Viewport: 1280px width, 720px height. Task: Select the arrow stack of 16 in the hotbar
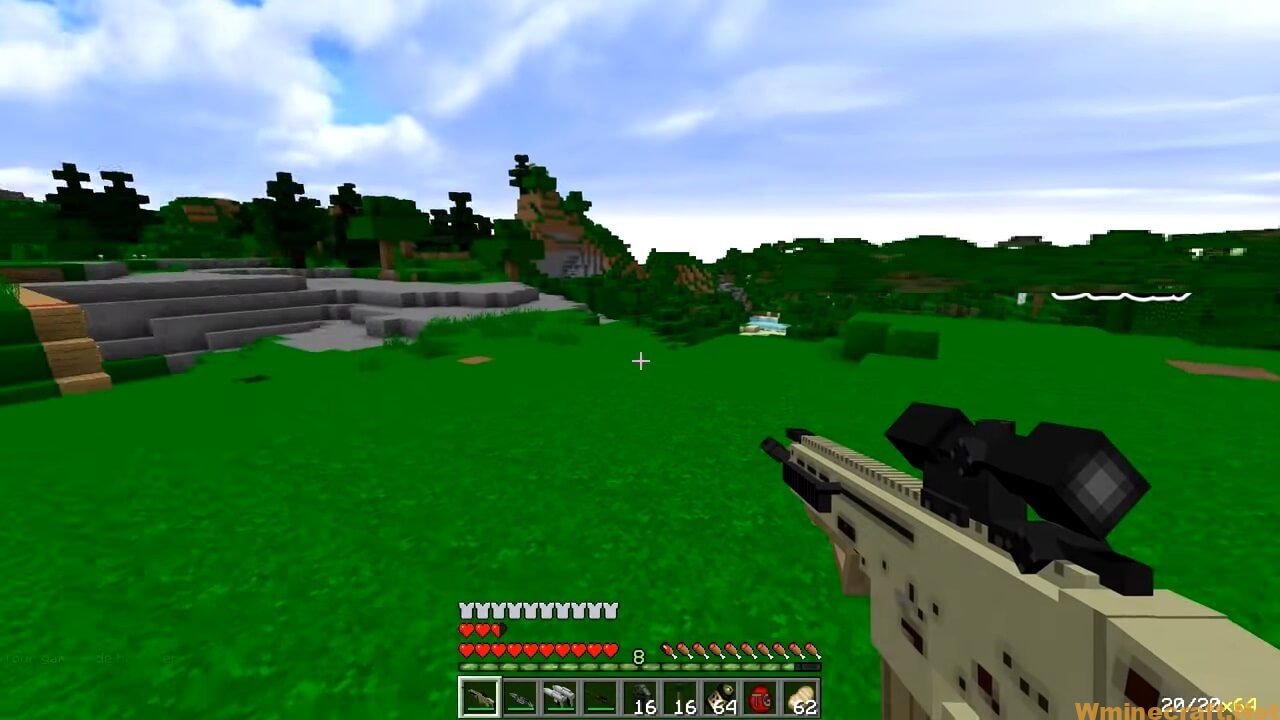coord(680,695)
